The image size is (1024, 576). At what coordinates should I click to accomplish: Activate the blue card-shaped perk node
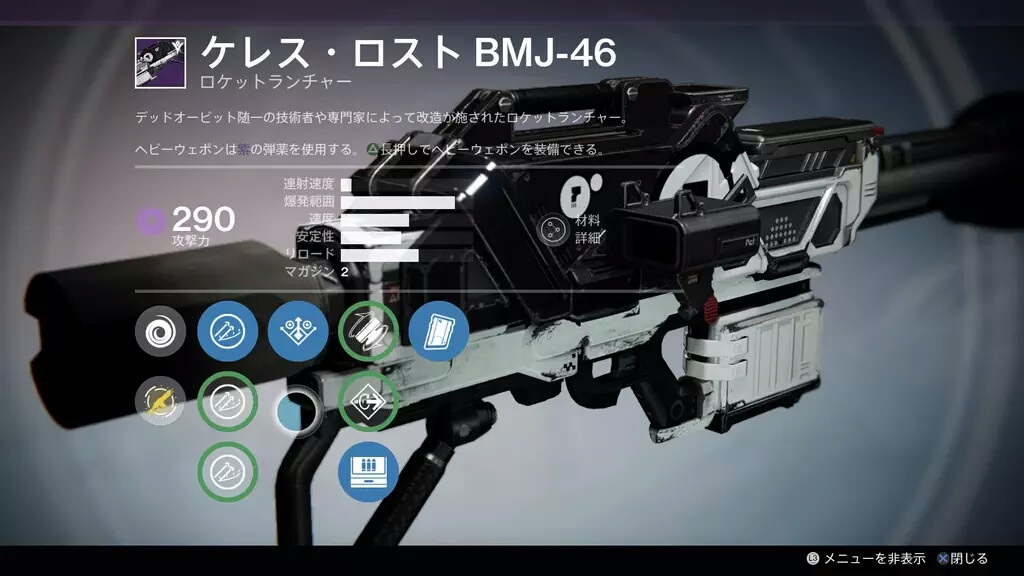(x=439, y=333)
